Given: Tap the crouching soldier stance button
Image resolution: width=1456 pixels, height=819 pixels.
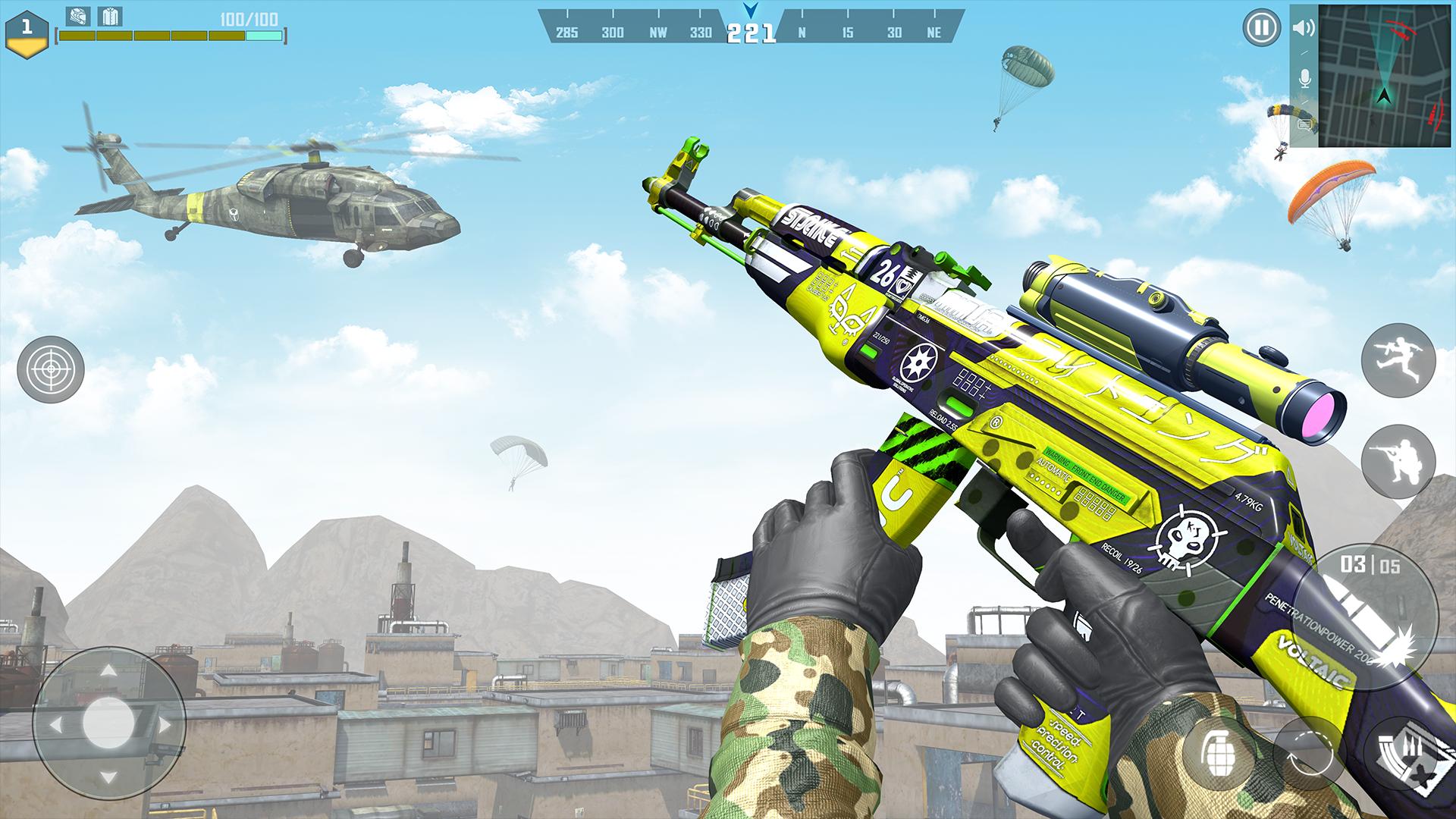Looking at the screenshot, I should click(x=1398, y=460).
